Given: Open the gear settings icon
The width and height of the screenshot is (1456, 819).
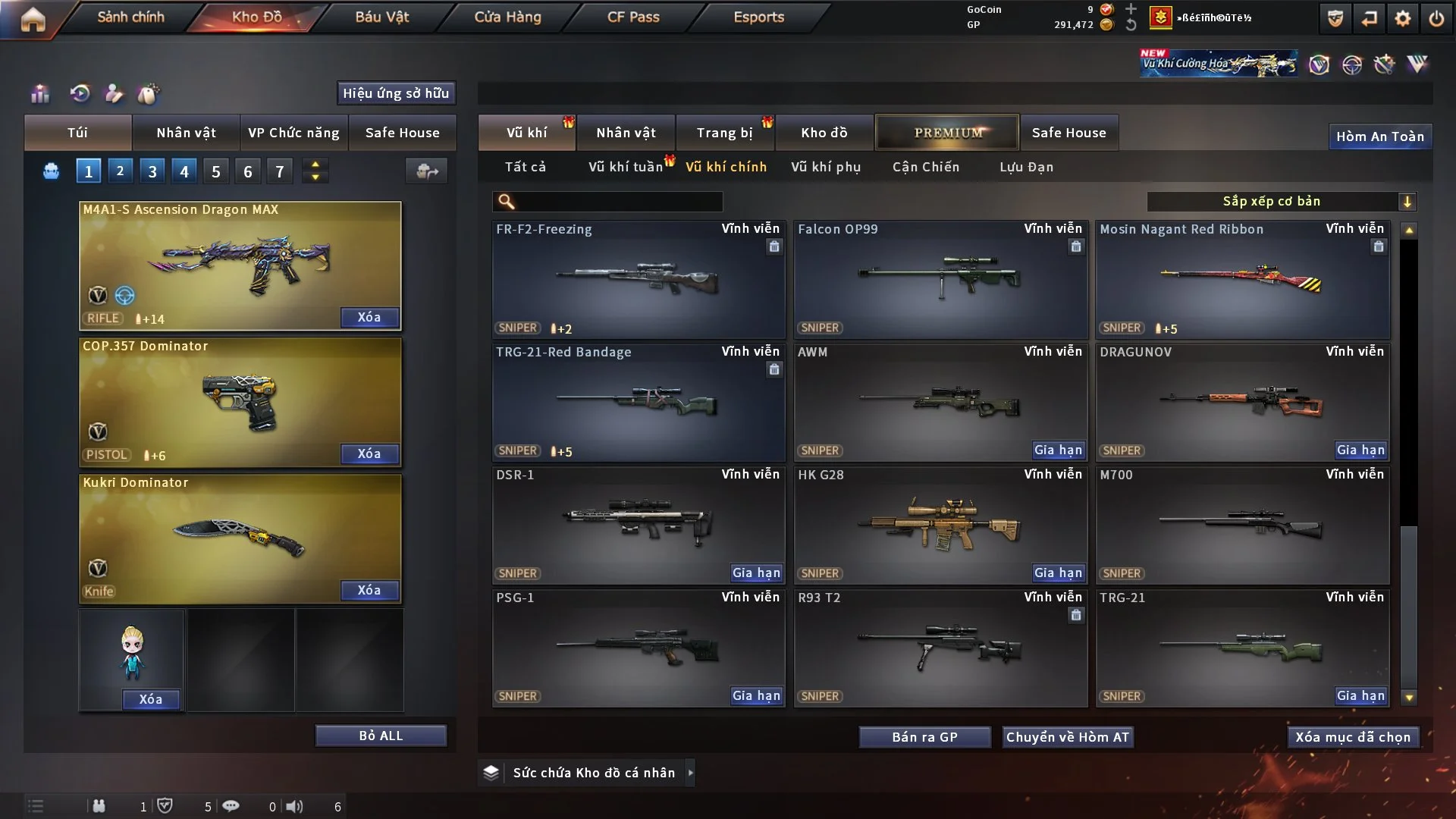Looking at the screenshot, I should tap(1402, 18).
